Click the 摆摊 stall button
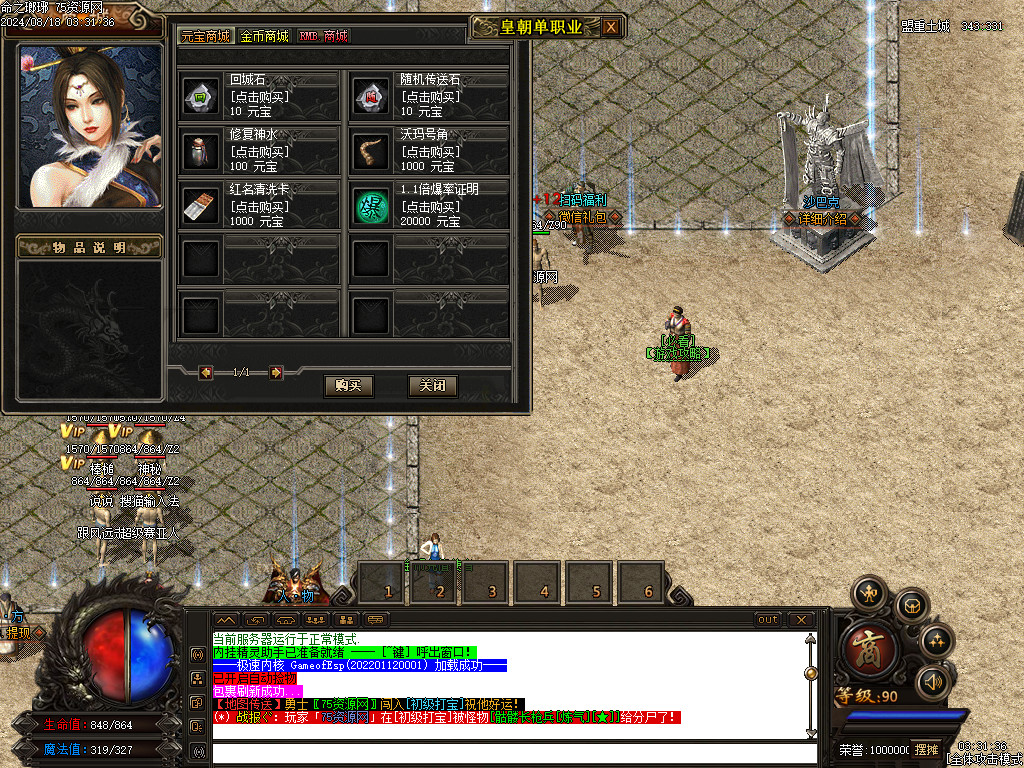This screenshot has height=768, width=1024. [926, 749]
